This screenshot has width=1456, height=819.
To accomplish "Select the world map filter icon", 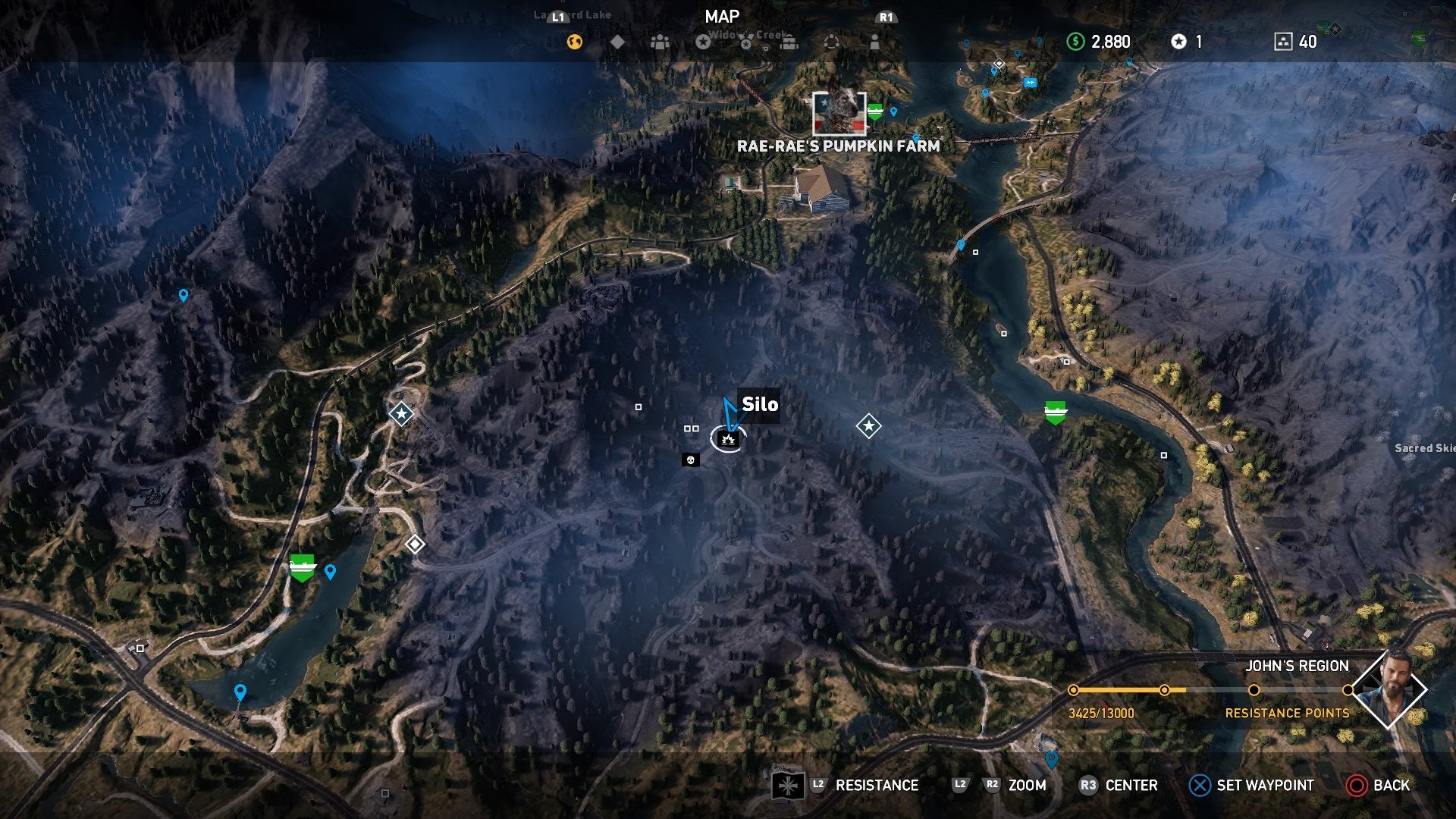I will 576,43.
